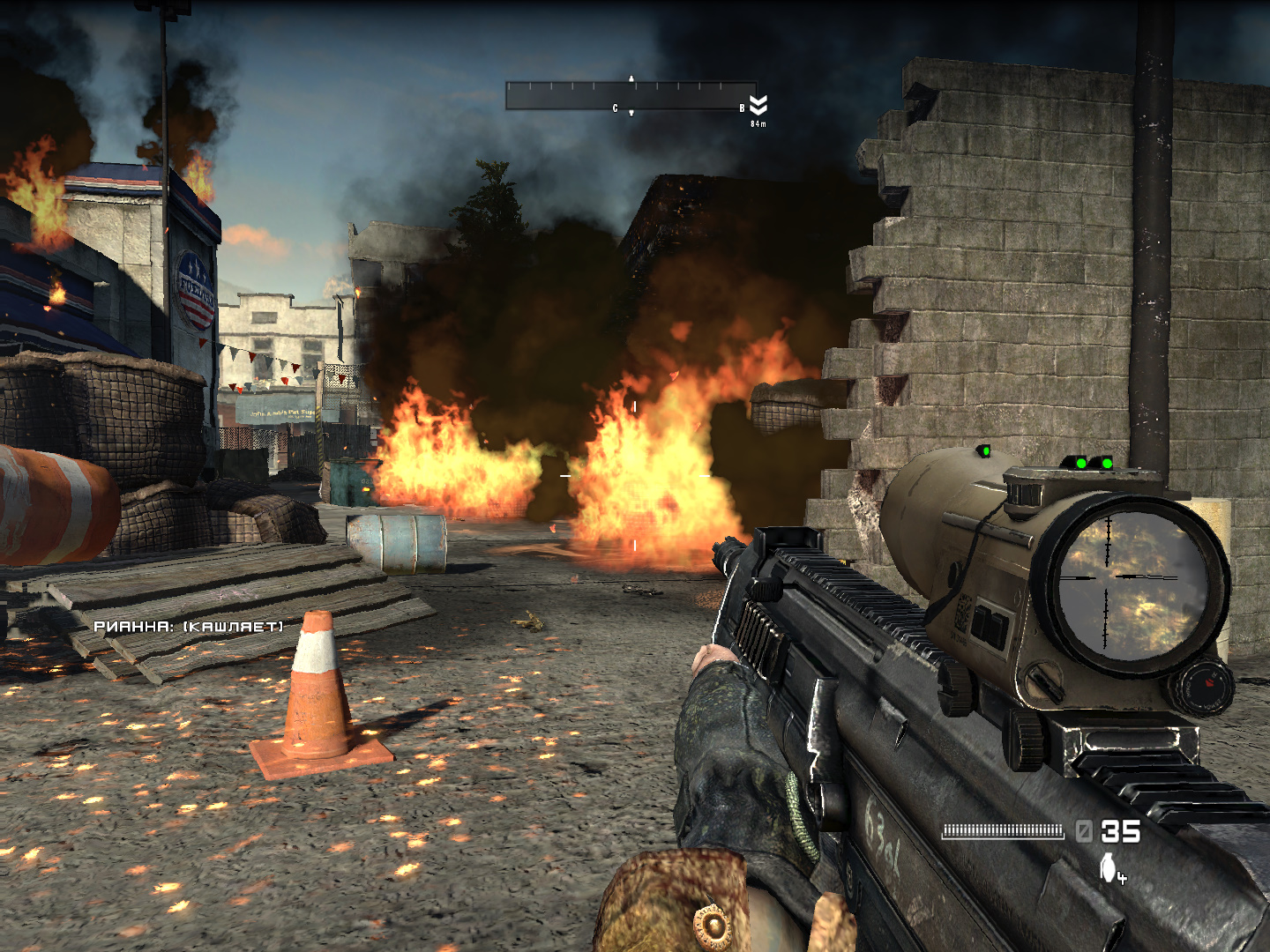This screenshot has height=952, width=1270.
Task: Click the grenade icon
Action: [1109, 867]
